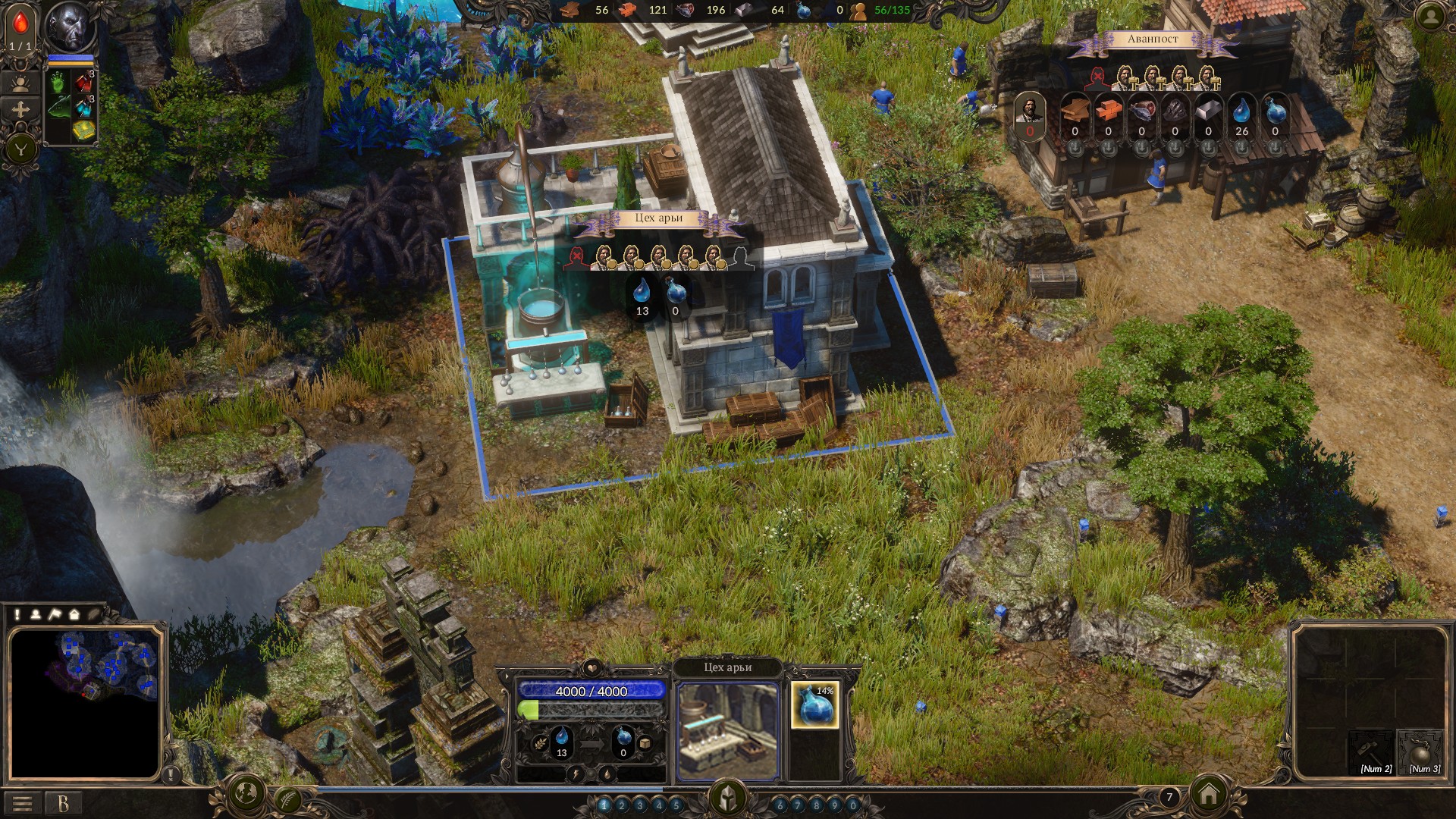Image resolution: width=1456 pixels, height=819 pixels.
Task: Activate the green hand spell
Action: pyautogui.click(x=58, y=82)
